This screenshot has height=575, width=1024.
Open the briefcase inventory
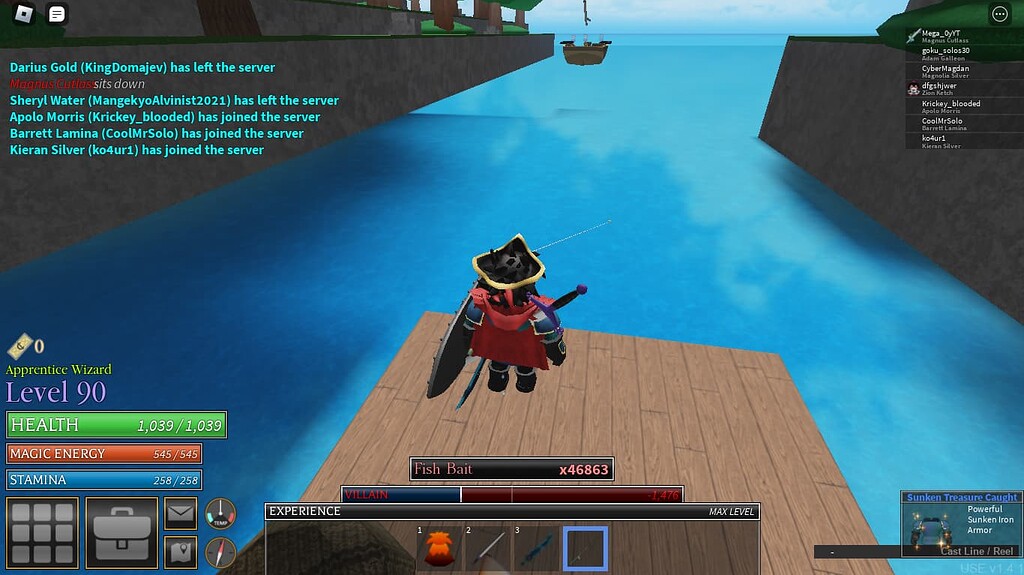pyautogui.click(x=121, y=533)
